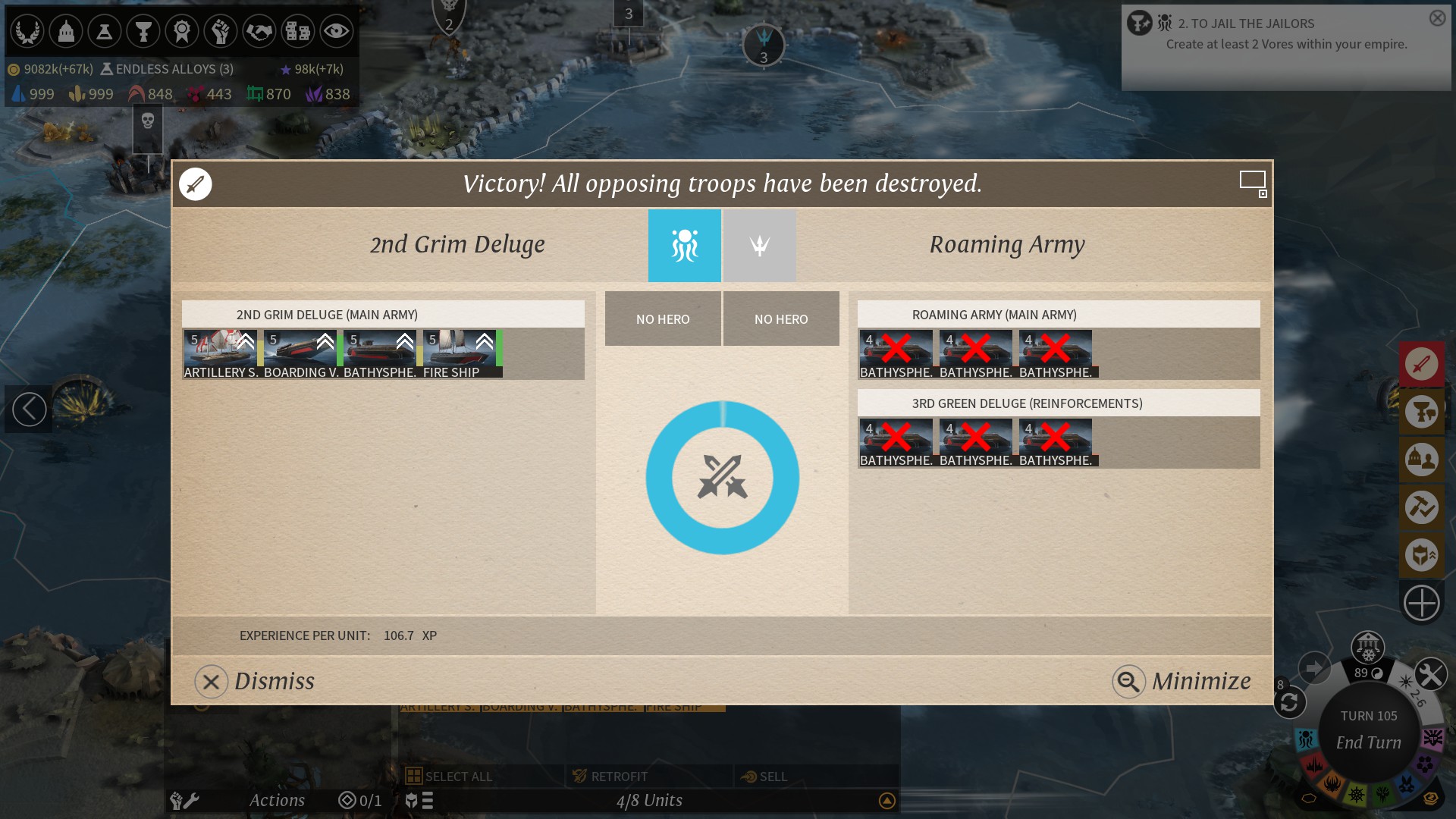Open the game options wrench icon
Image resolution: width=1456 pixels, height=819 pixels.
click(1431, 674)
